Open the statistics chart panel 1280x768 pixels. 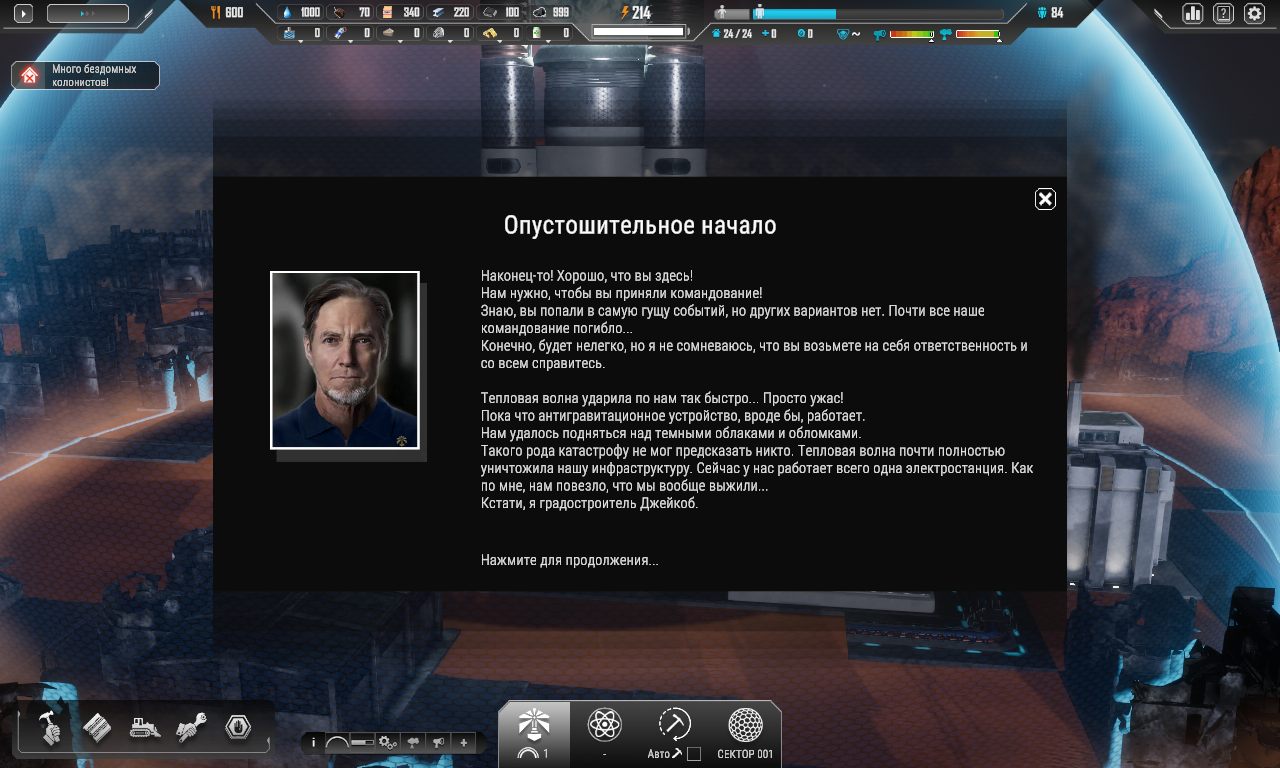pos(1190,14)
